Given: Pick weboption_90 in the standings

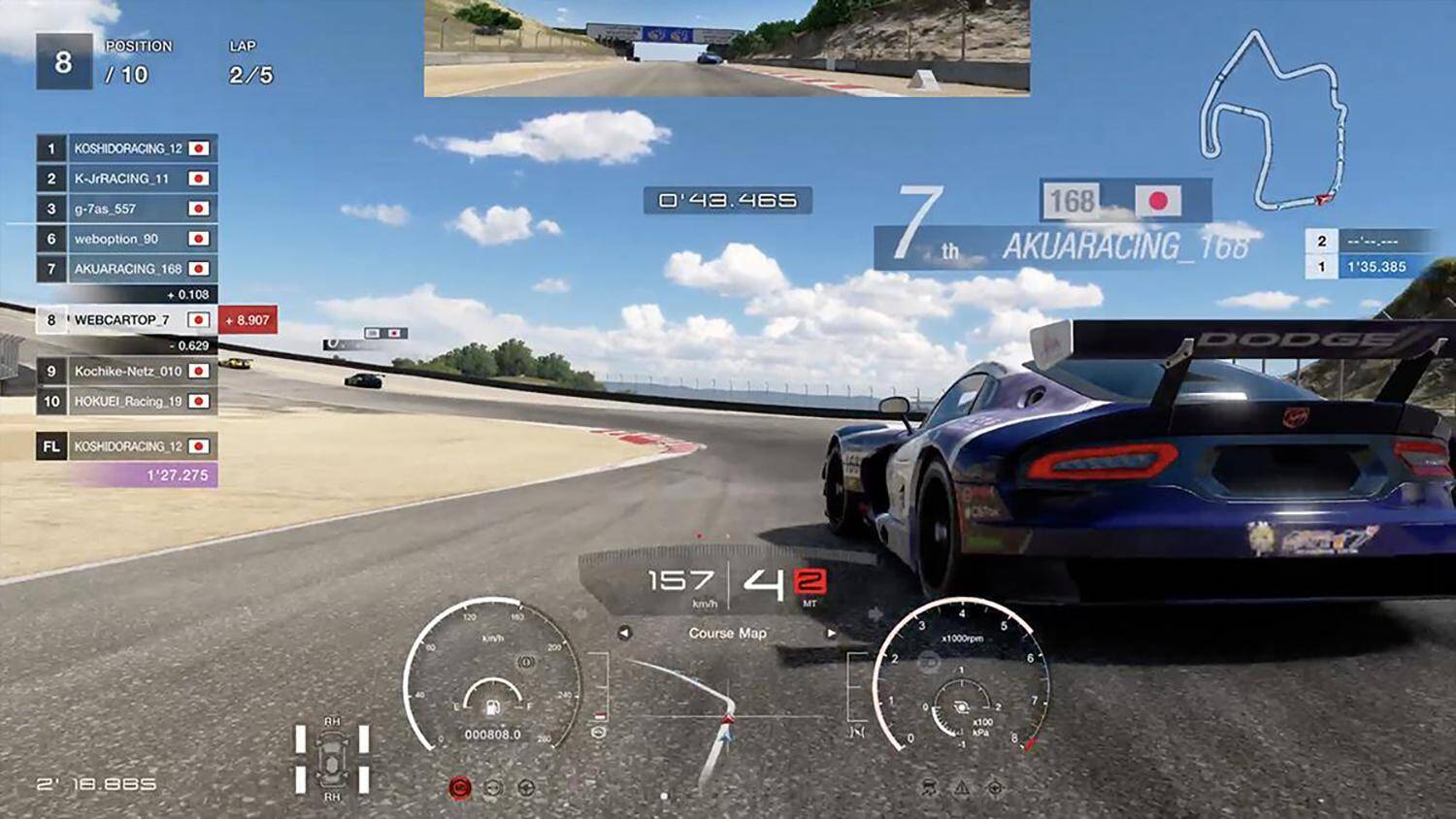Looking at the screenshot, I should click(x=127, y=239).
